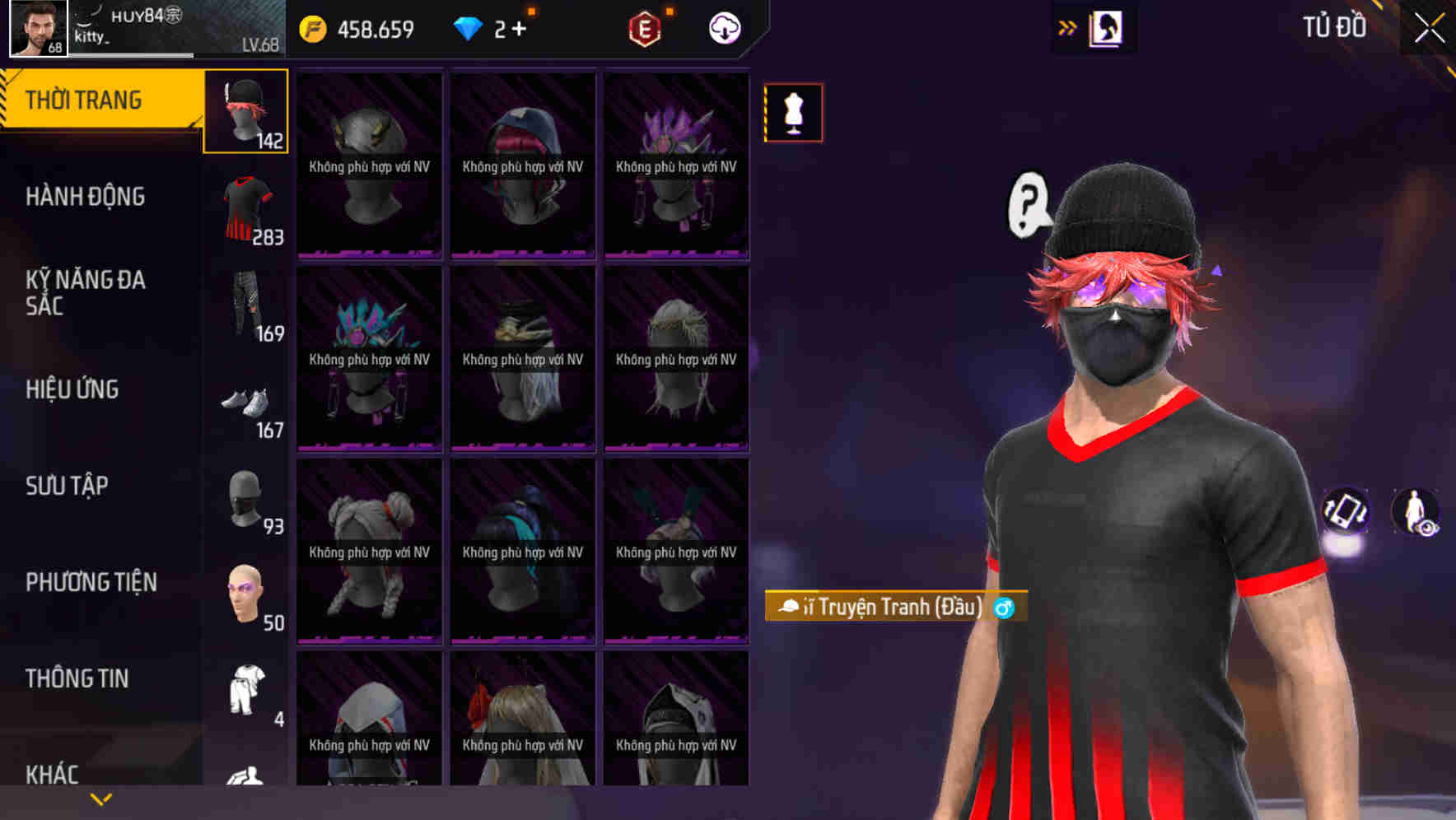Select the mannequin preview icon
The width and height of the screenshot is (1456, 820).
tap(793, 113)
